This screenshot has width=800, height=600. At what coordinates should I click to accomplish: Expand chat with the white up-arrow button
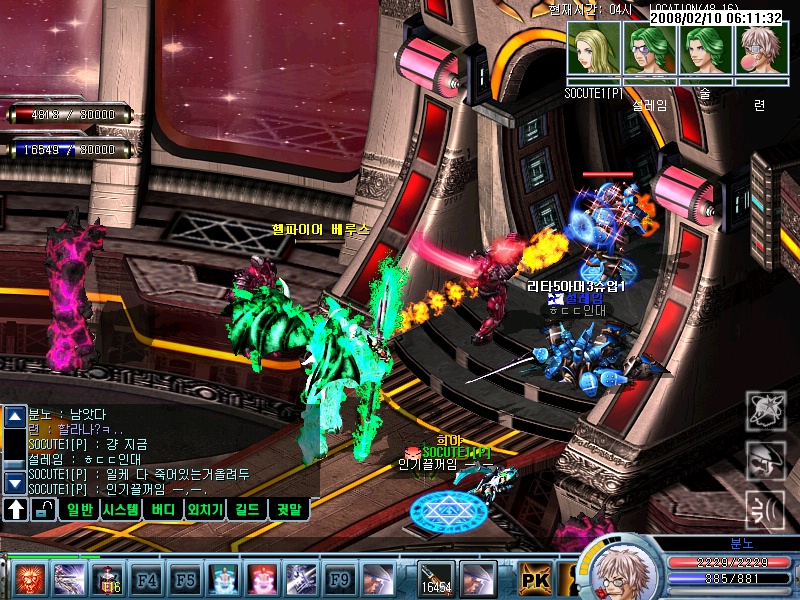[x=16, y=510]
